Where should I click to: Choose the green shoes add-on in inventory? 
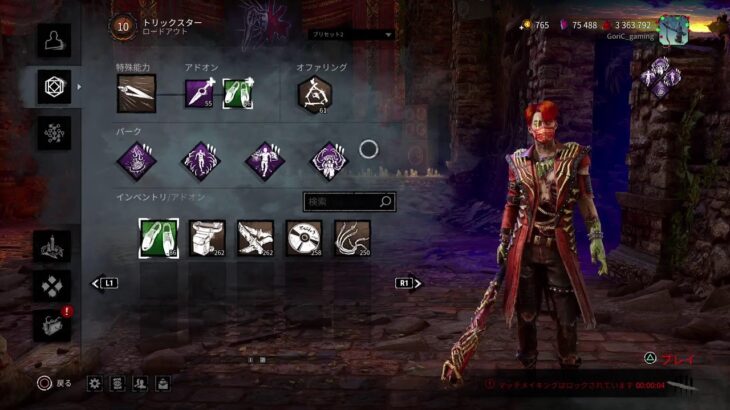coord(157,238)
